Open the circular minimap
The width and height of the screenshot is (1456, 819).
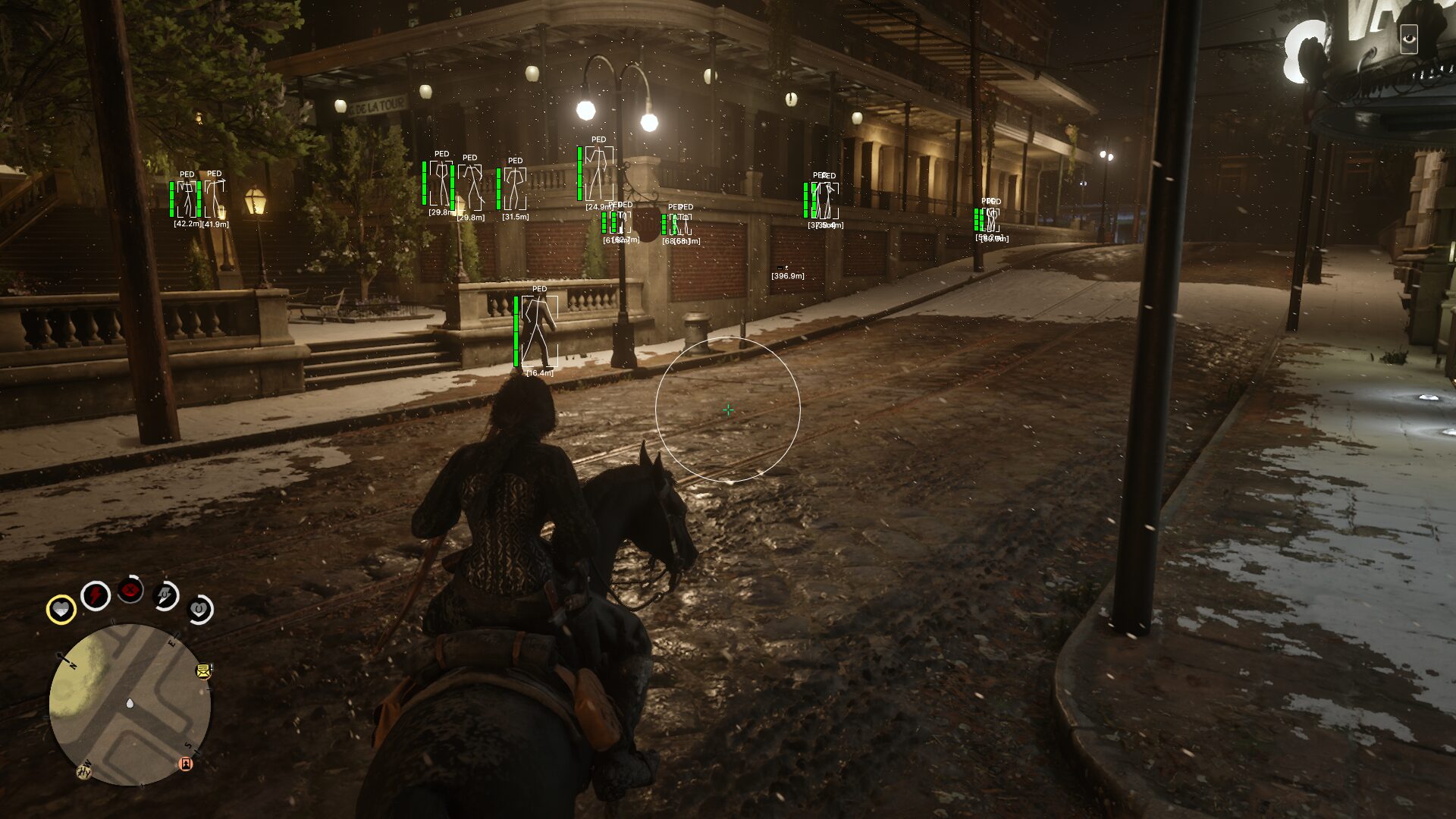coord(130,705)
